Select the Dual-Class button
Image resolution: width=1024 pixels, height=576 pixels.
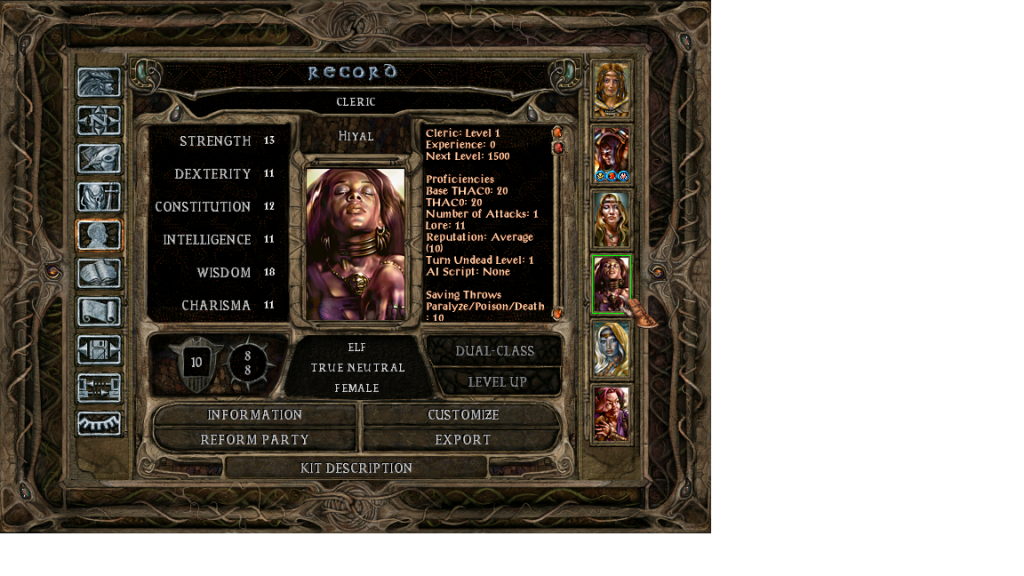point(494,351)
